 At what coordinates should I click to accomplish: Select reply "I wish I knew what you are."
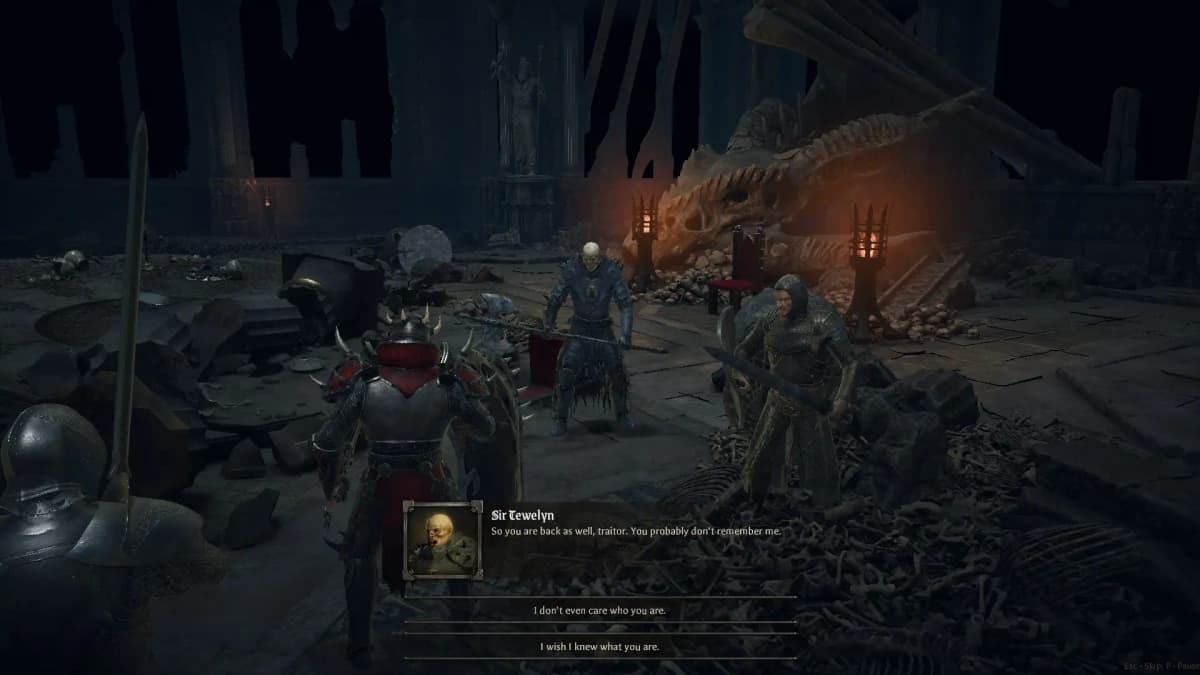pos(600,646)
